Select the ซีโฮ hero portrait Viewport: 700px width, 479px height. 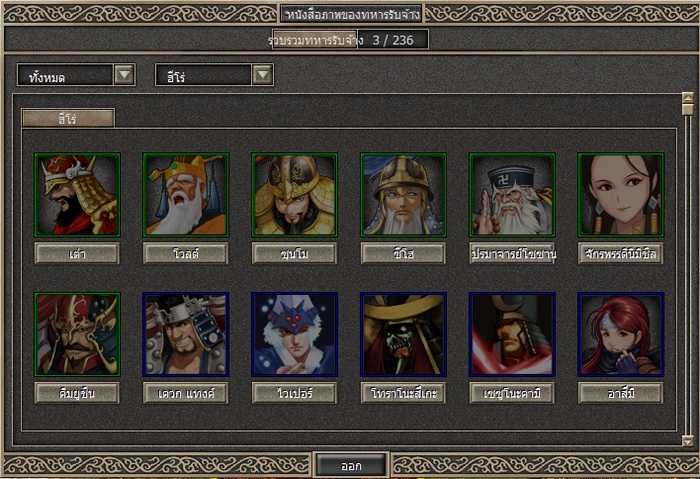pyautogui.click(x=403, y=195)
